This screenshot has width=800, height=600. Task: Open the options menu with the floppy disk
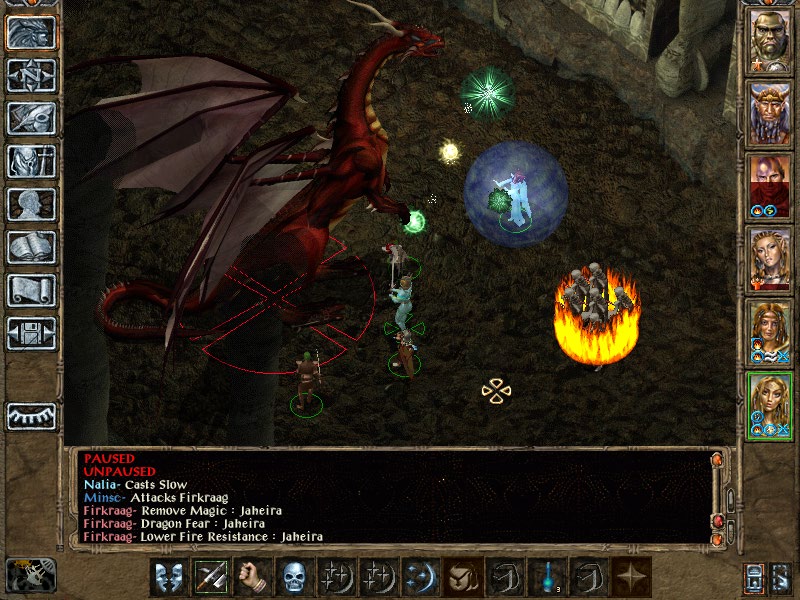31,333
